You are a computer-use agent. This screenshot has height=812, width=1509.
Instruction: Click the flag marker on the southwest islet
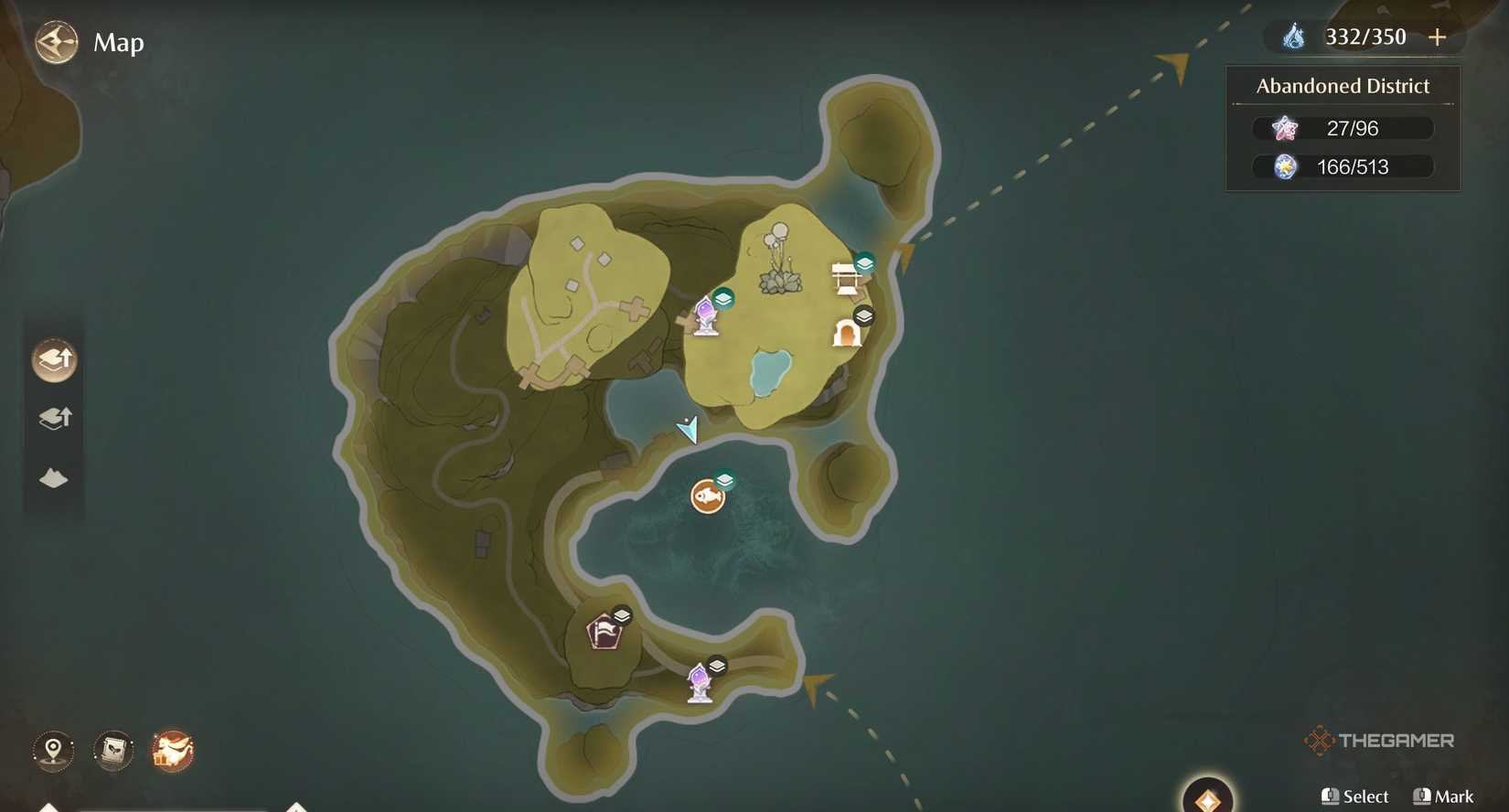click(x=604, y=630)
